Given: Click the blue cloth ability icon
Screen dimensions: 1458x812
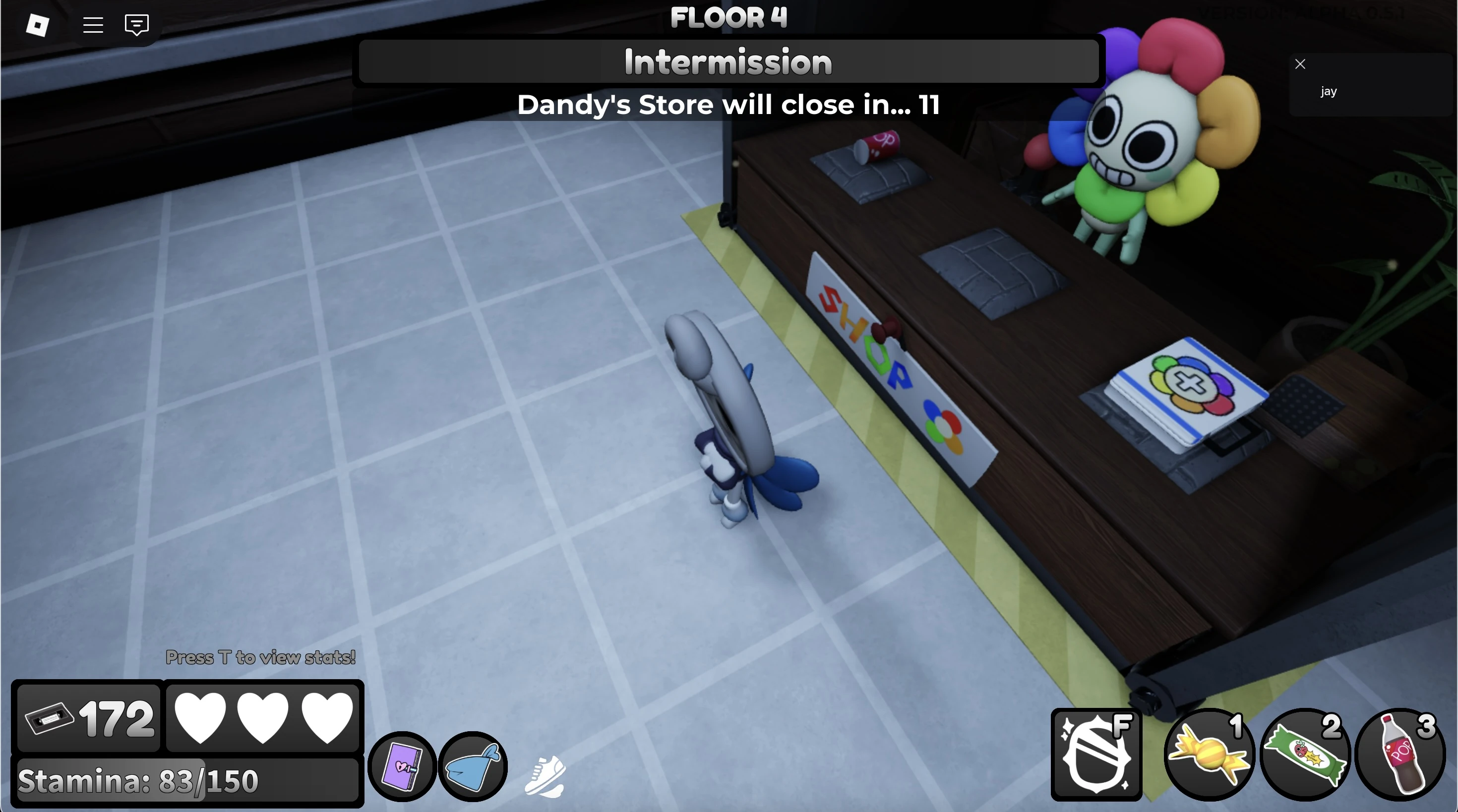Looking at the screenshot, I should click(x=473, y=765).
